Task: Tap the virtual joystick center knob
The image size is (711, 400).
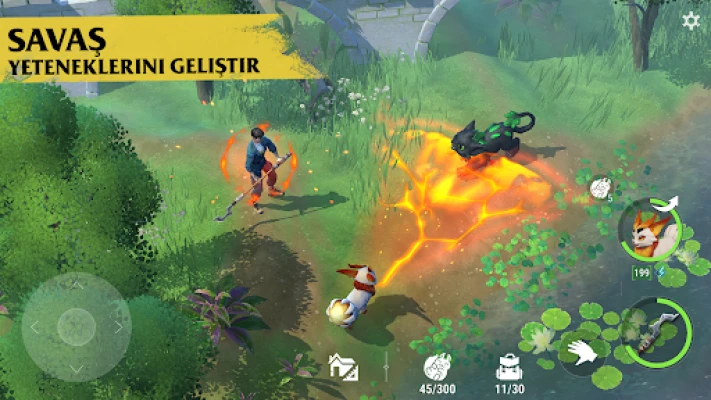Action: [76, 326]
